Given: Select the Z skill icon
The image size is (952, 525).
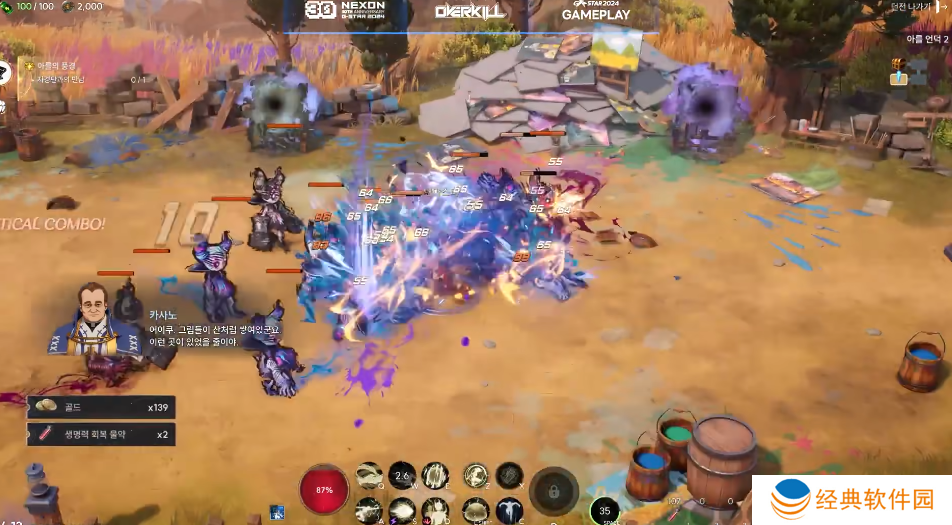Looking at the screenshot, I should click(x=477, y=476).
